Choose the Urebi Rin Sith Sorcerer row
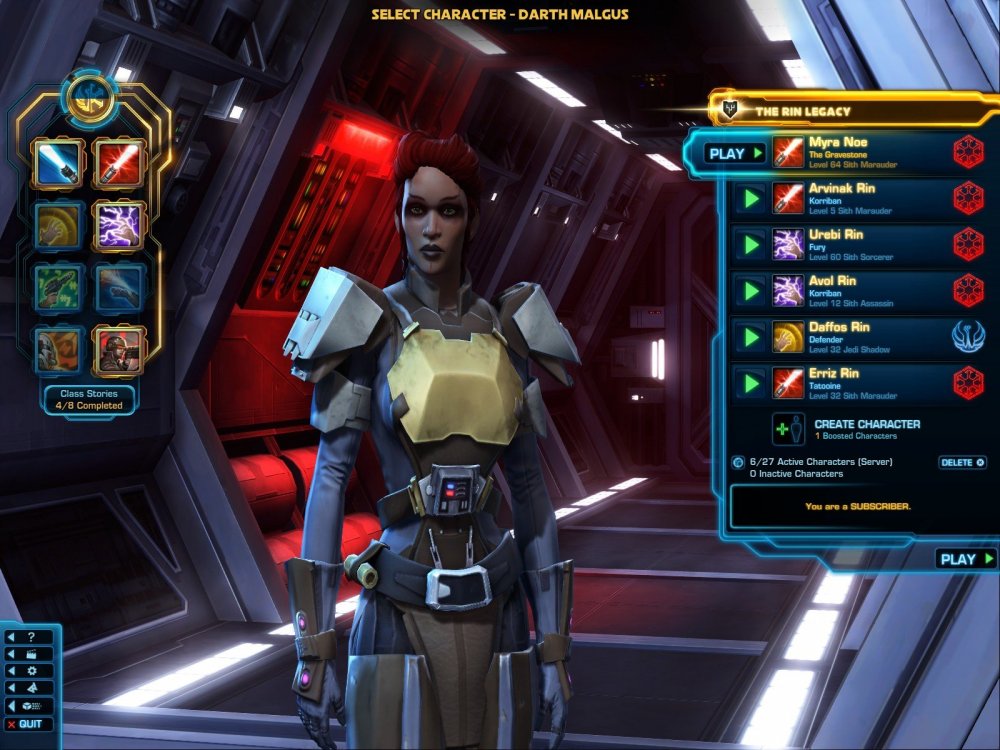The image size is (1000, 750). (860, 244)
